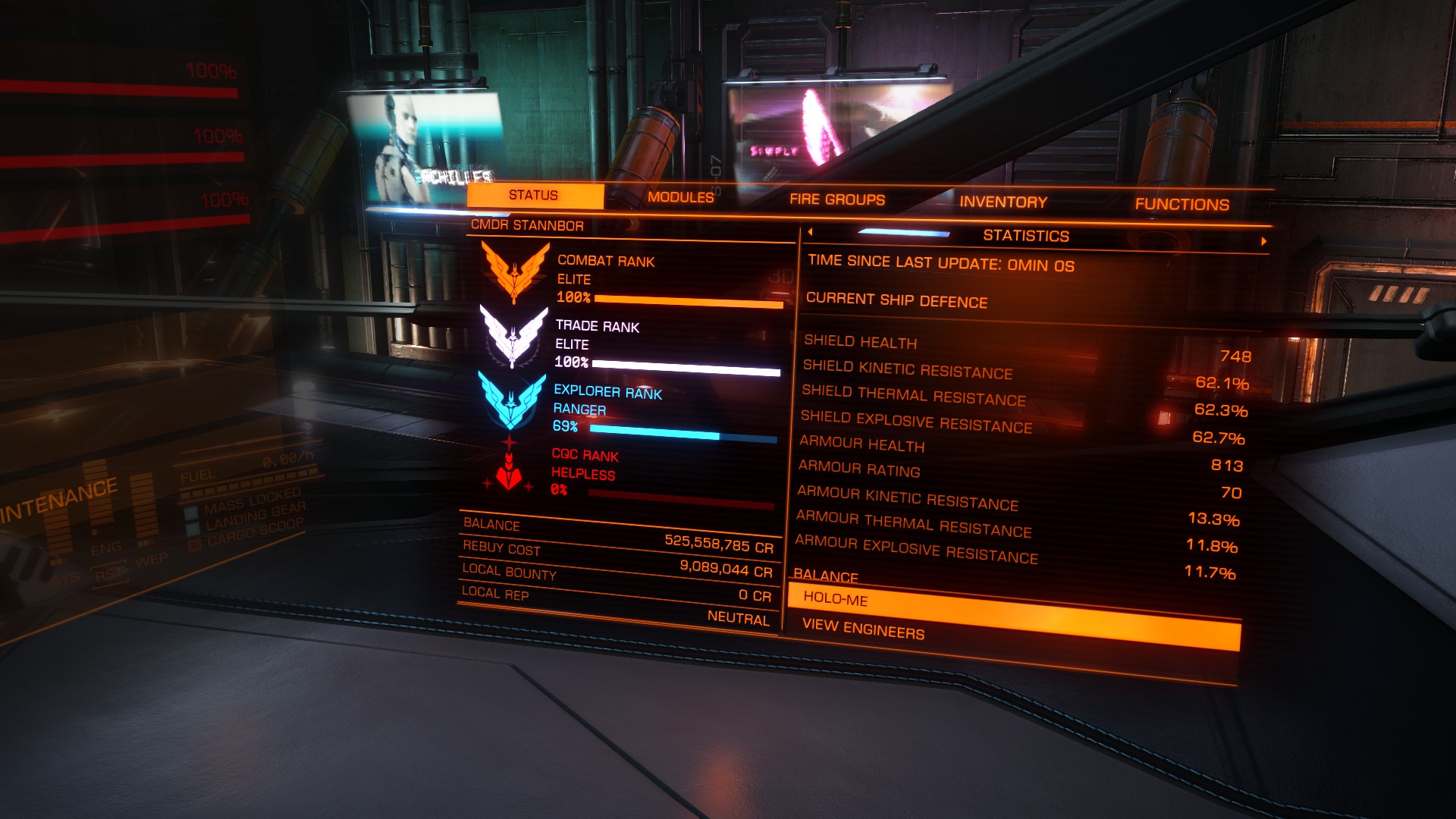Screen dimensions: 1456x819
Task: Open the Holo-Me option
Action: click(835, 598)
